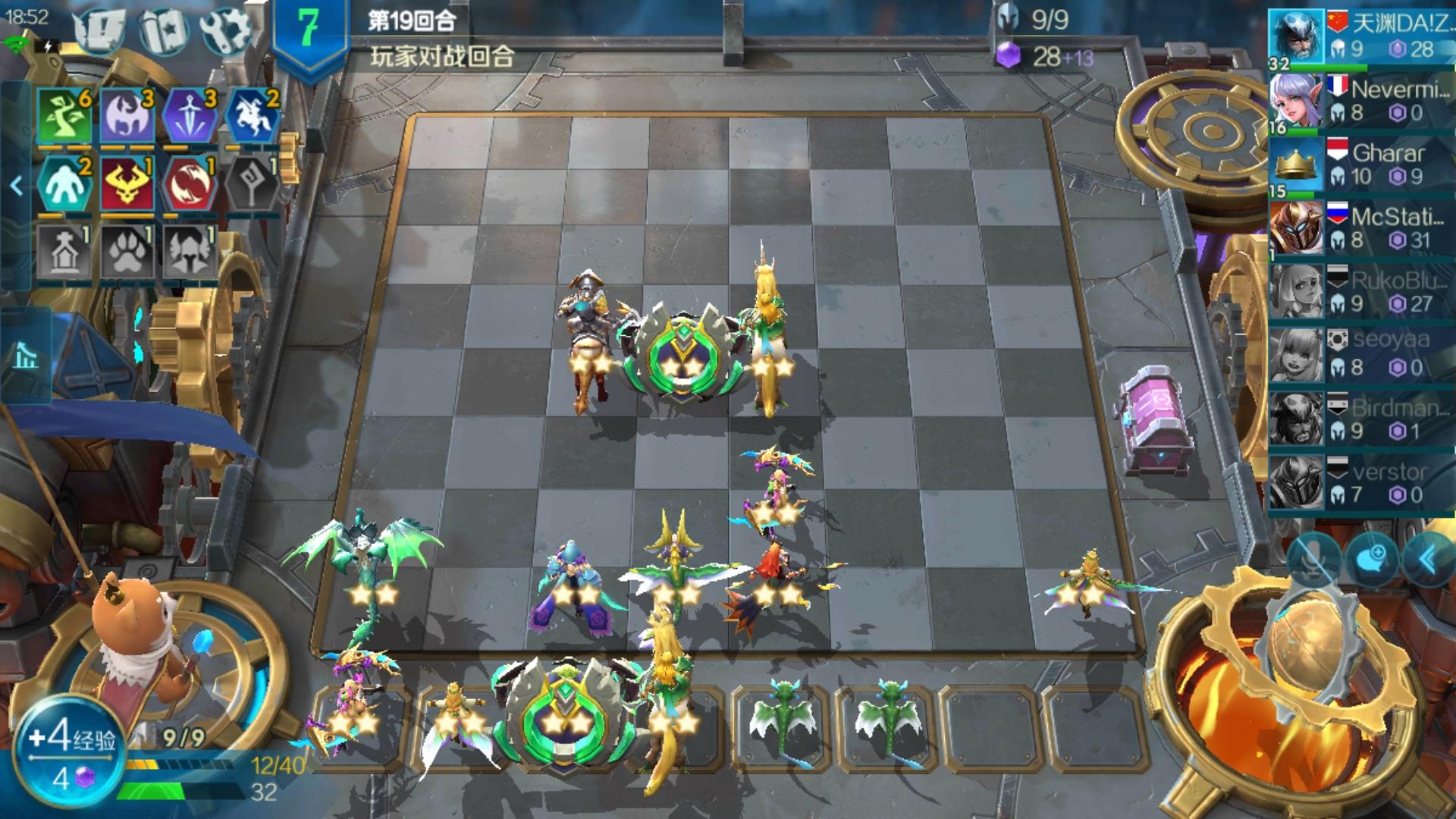The image size is (1456, 819).
Task: Open the wrench and gear settings
Action: pyautogui.click(x=225, y=32)
